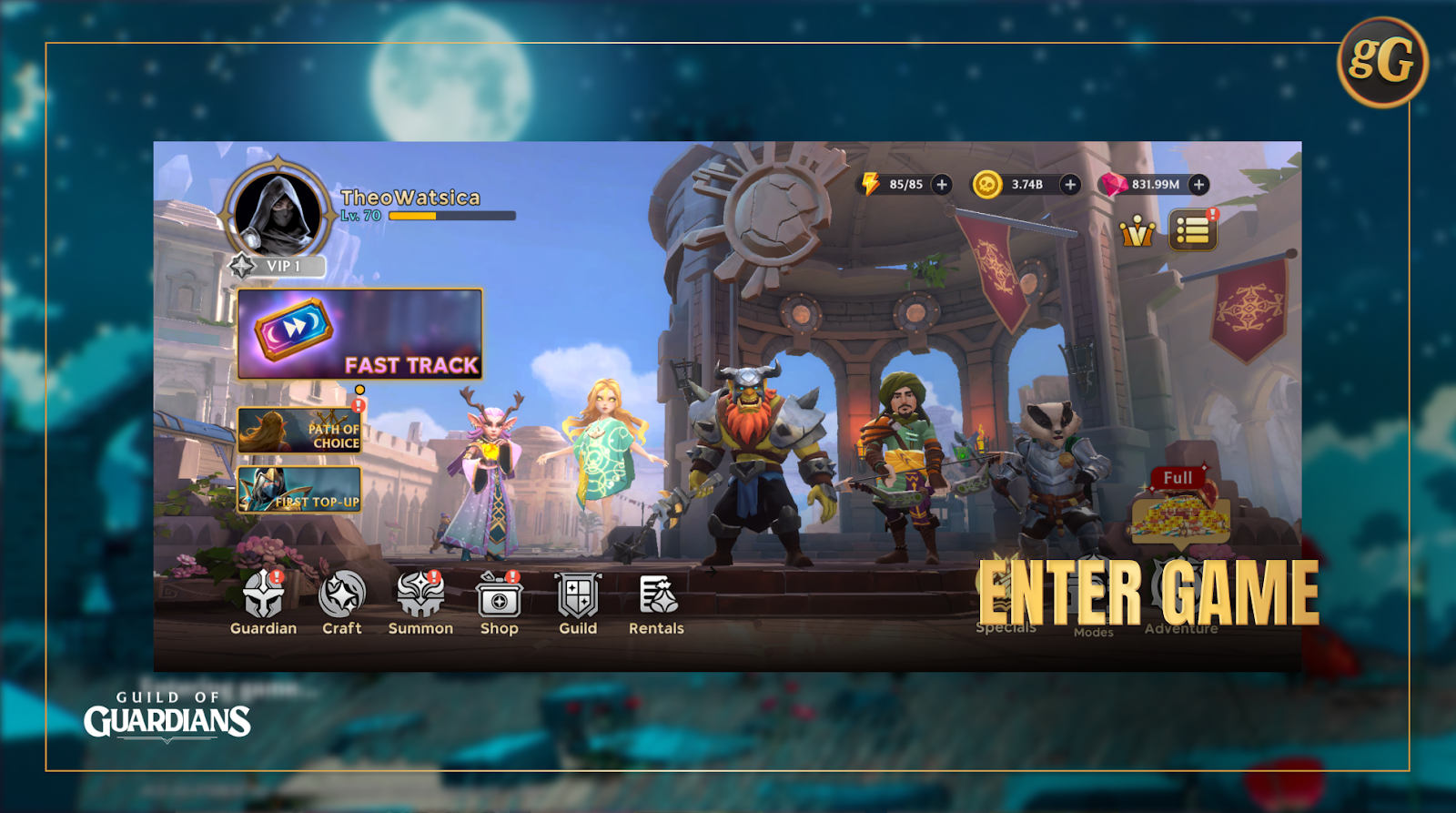Open the Shop

click(x=499, y=599)
